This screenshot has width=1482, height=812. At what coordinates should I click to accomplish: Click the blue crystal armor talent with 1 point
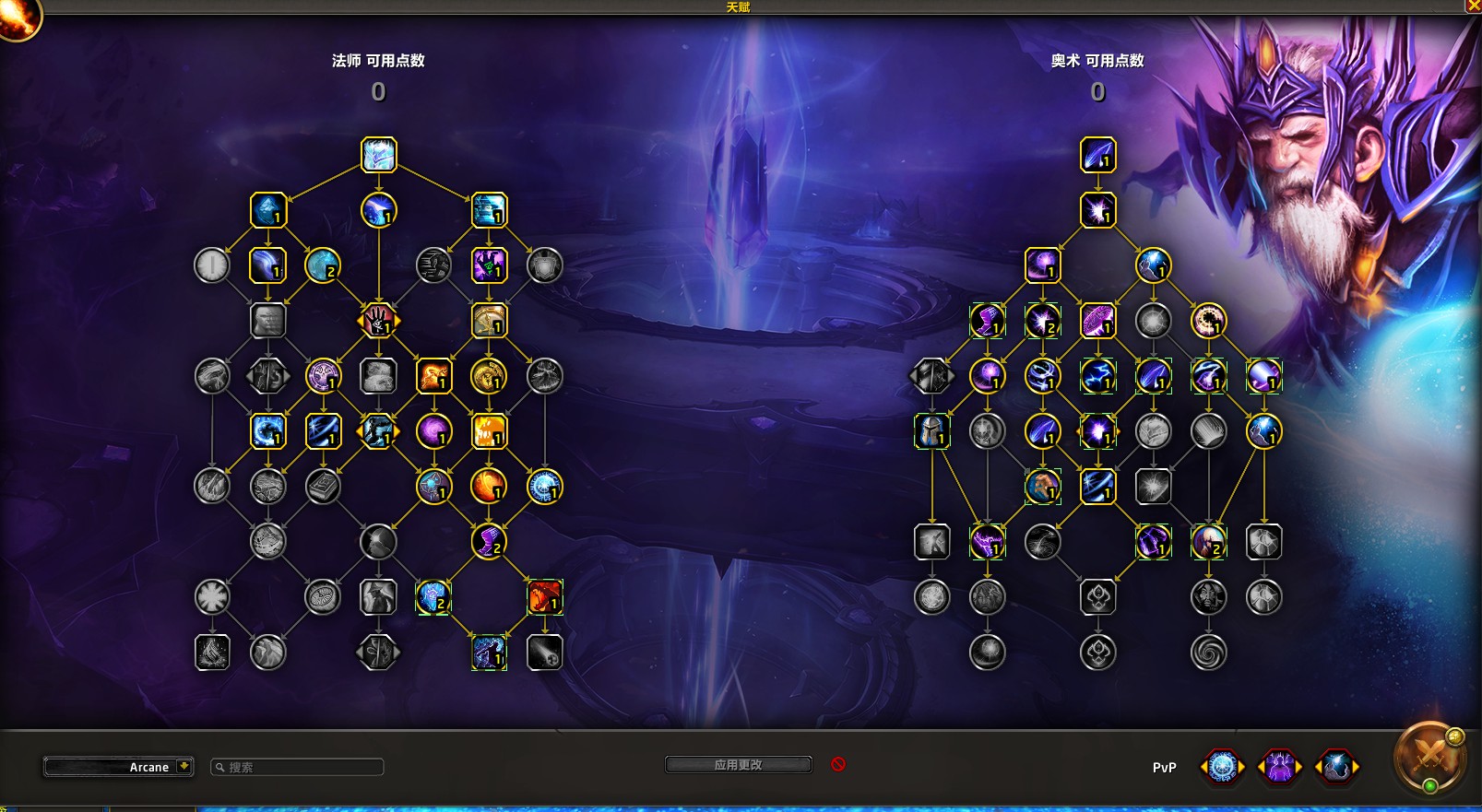point(267,210)
